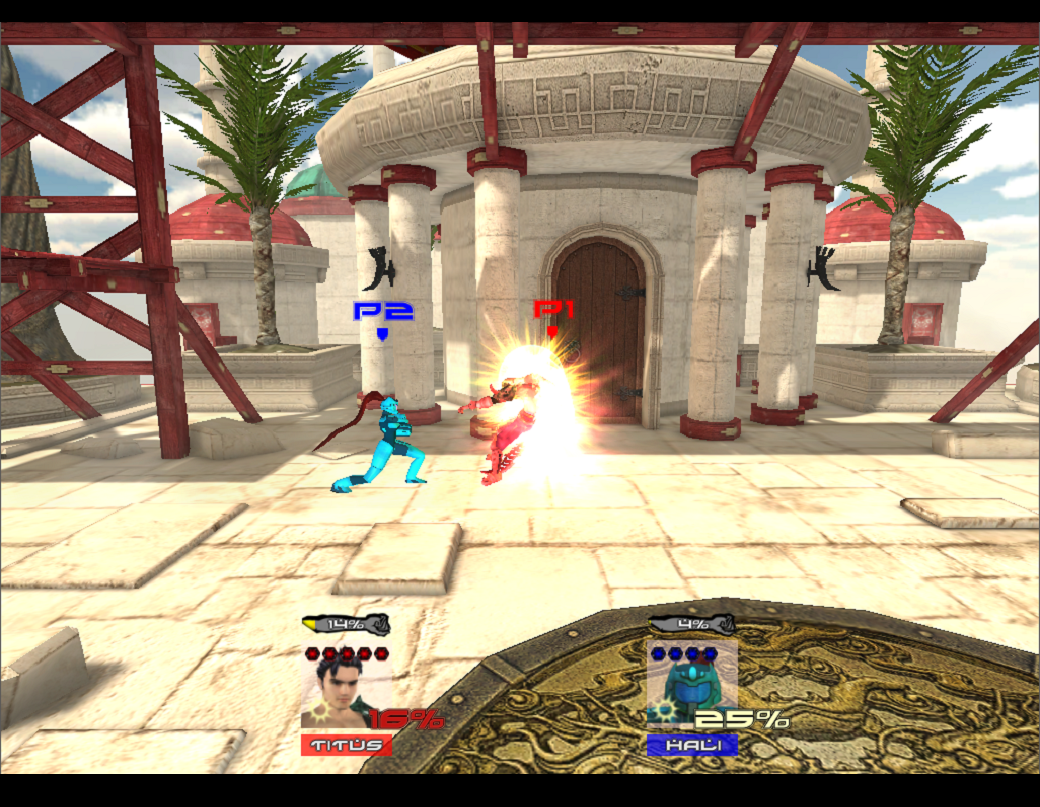Click Kali's character portrait
The width and height of the screenshot is (1040, 807).
[686, 692]
